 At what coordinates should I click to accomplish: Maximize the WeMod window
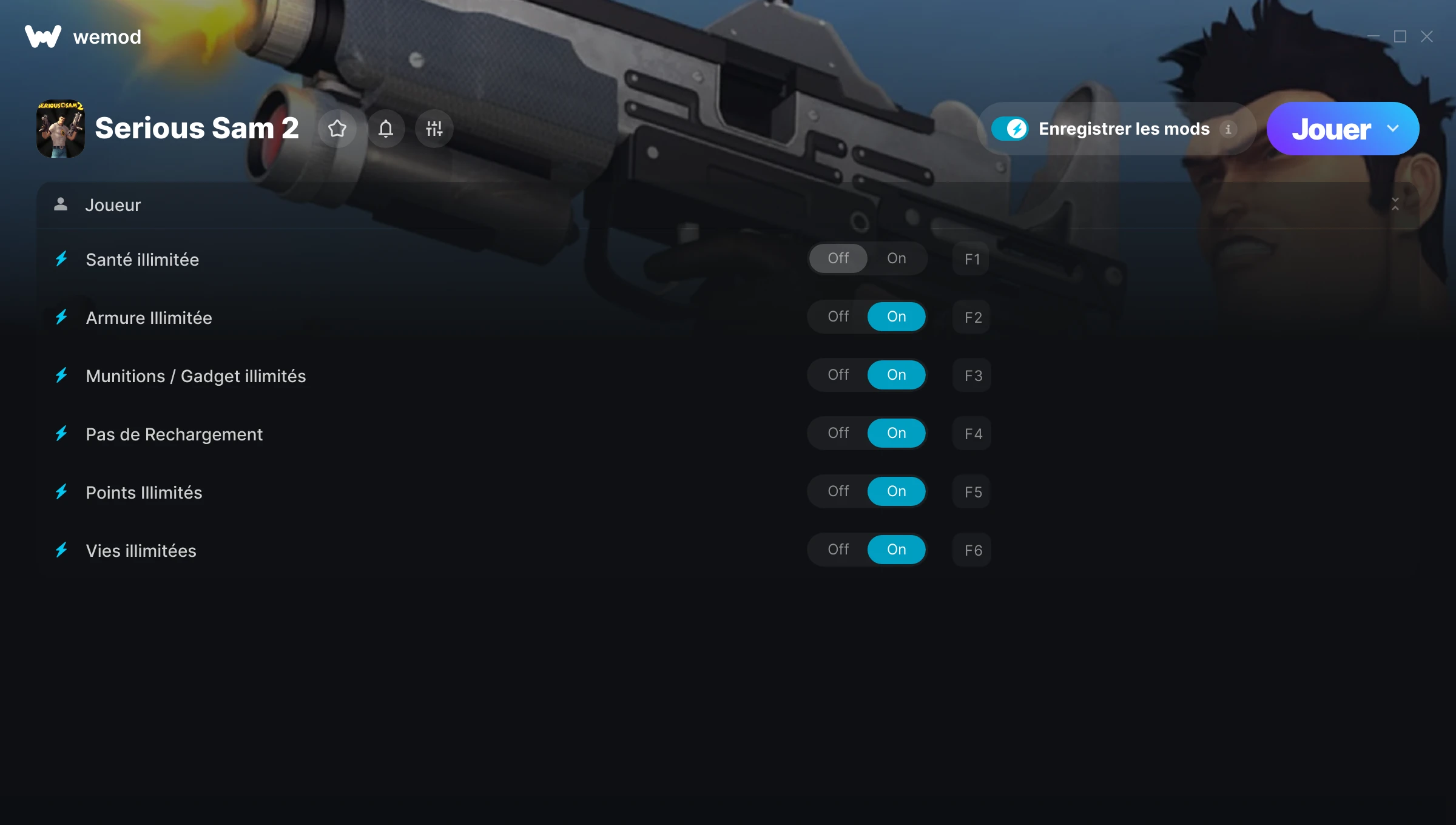(1400, 37)
